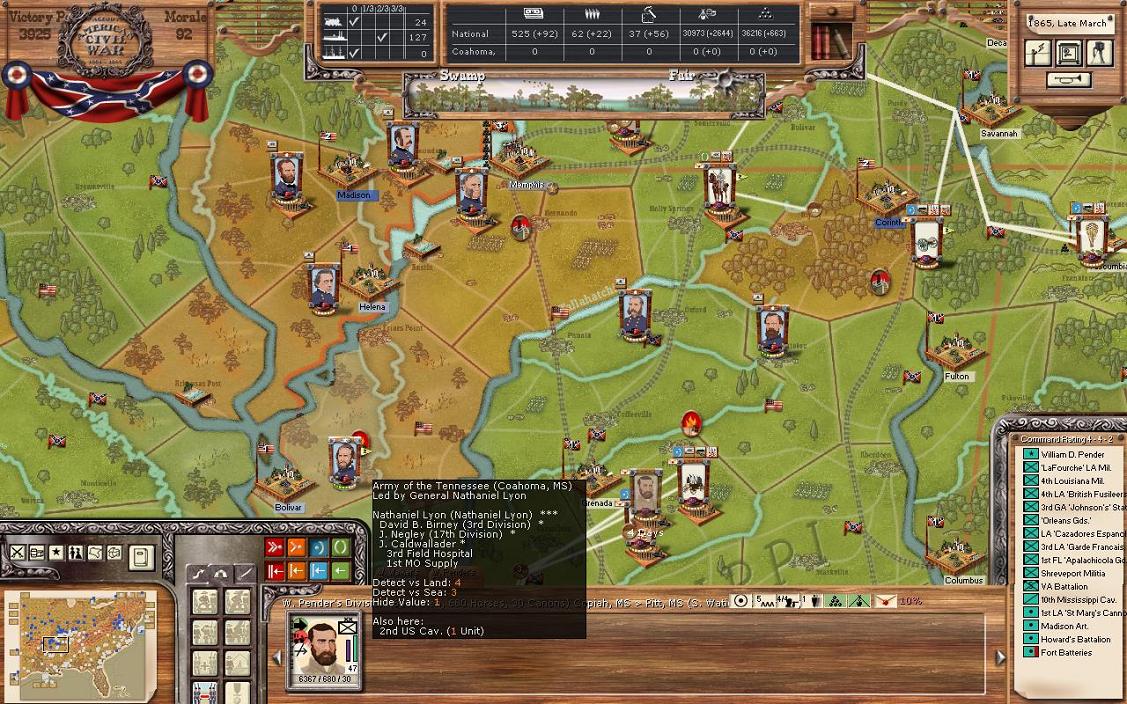Click the bugle end-turn button

coord(1068,80)
